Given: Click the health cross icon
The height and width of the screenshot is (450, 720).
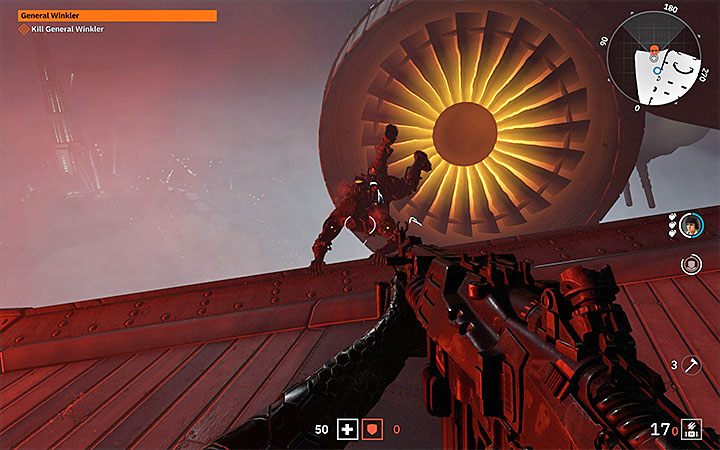Looking at the screenshot, I should point(347,429).
